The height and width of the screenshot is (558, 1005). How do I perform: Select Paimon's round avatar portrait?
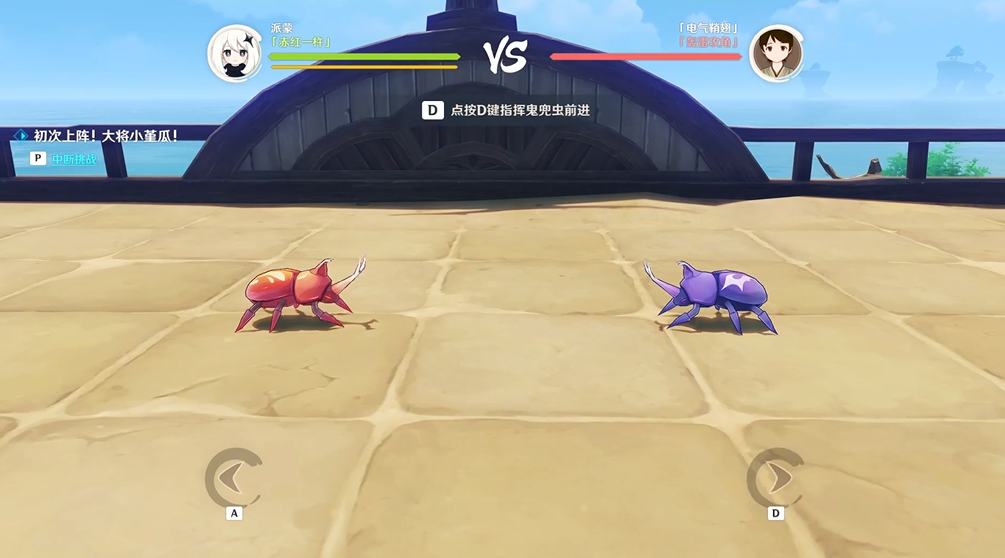[235, 53]
